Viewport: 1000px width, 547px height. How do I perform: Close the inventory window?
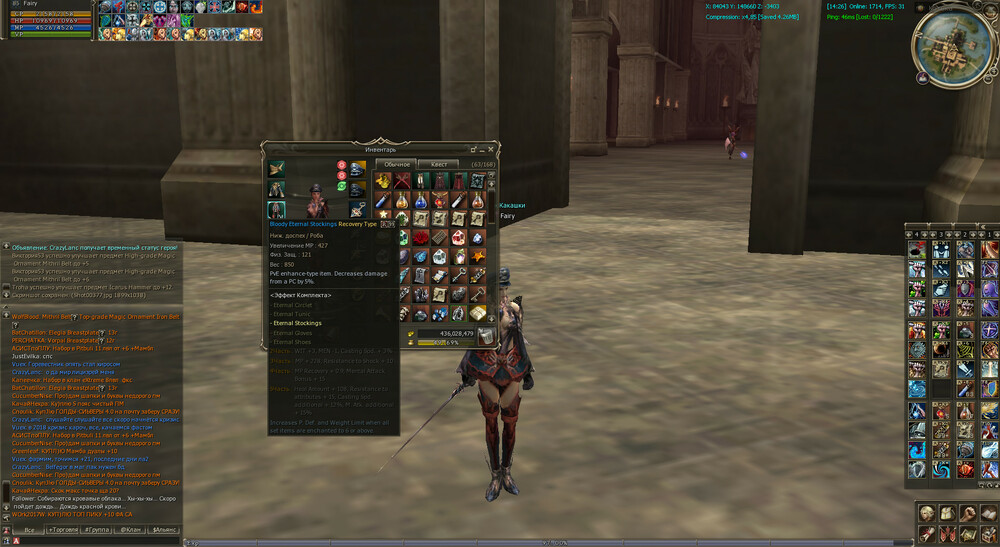(492, 148)
